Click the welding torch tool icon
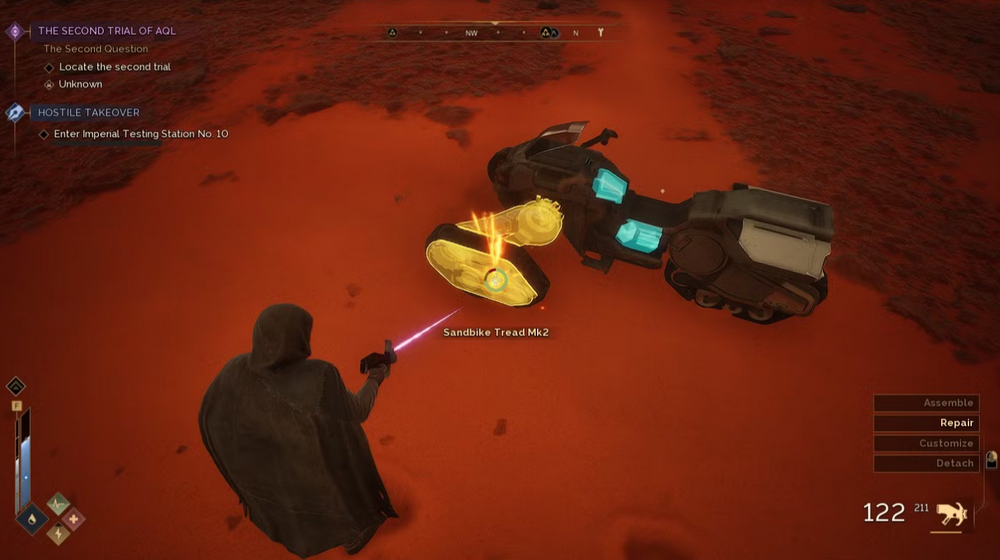The height and width of the screenshot is (560, 1000). pyautogui.click(x=951, y=514)
